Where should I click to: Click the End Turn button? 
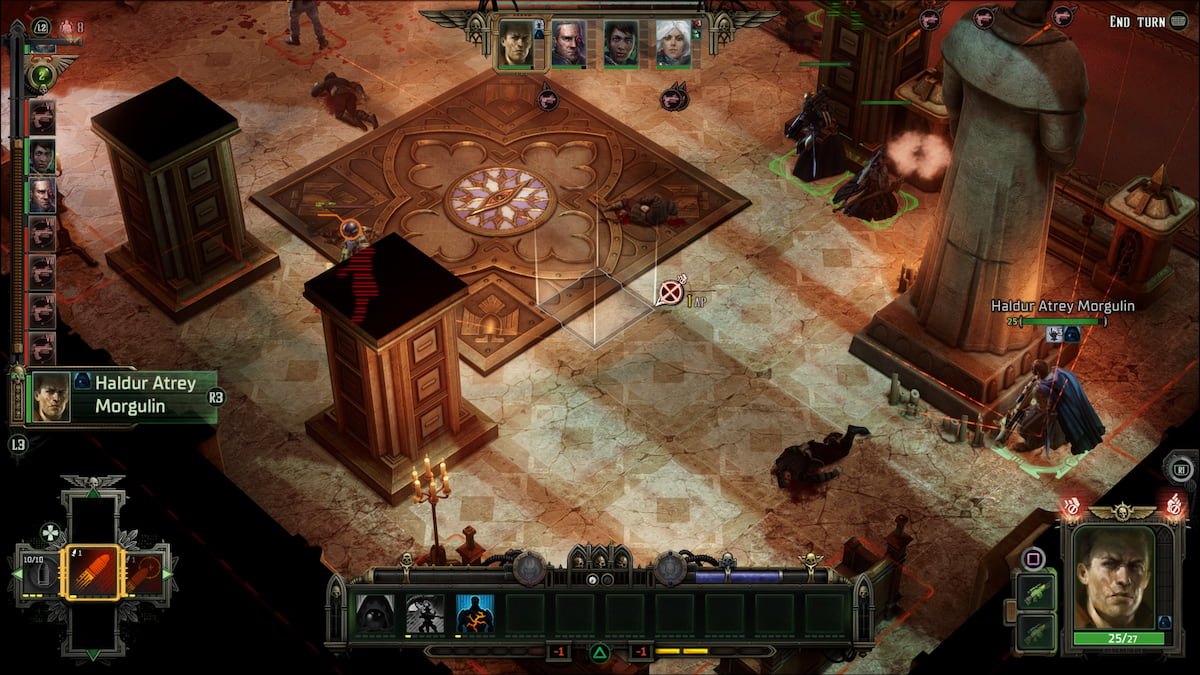pos(1150,21)
